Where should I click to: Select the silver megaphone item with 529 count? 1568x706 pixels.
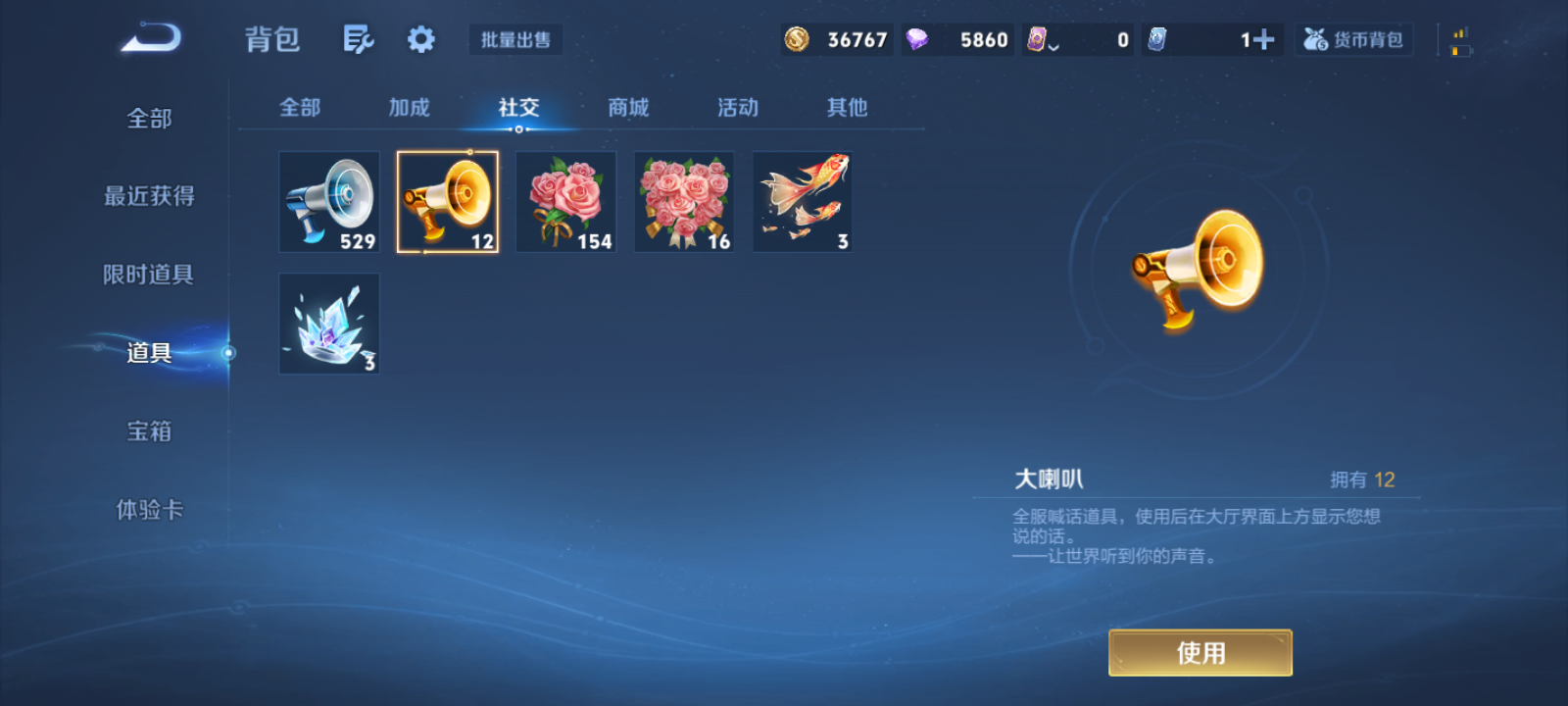pos(328,201)
